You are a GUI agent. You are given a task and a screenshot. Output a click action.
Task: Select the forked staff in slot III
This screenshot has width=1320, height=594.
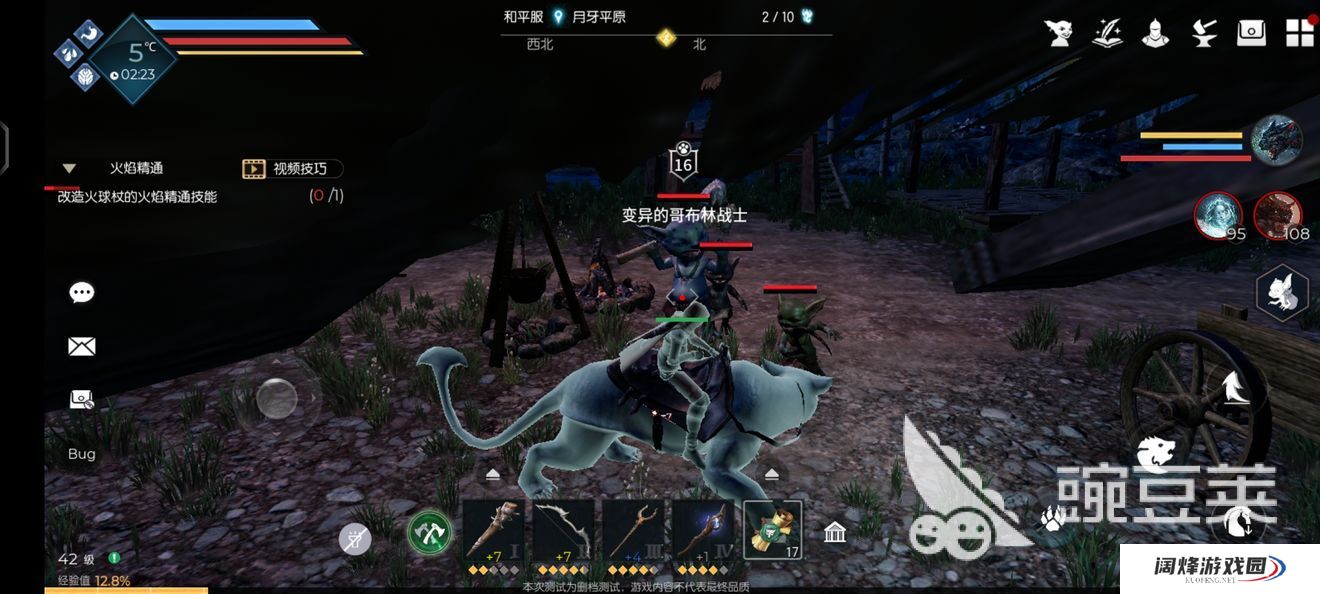(x=633, y=531)
